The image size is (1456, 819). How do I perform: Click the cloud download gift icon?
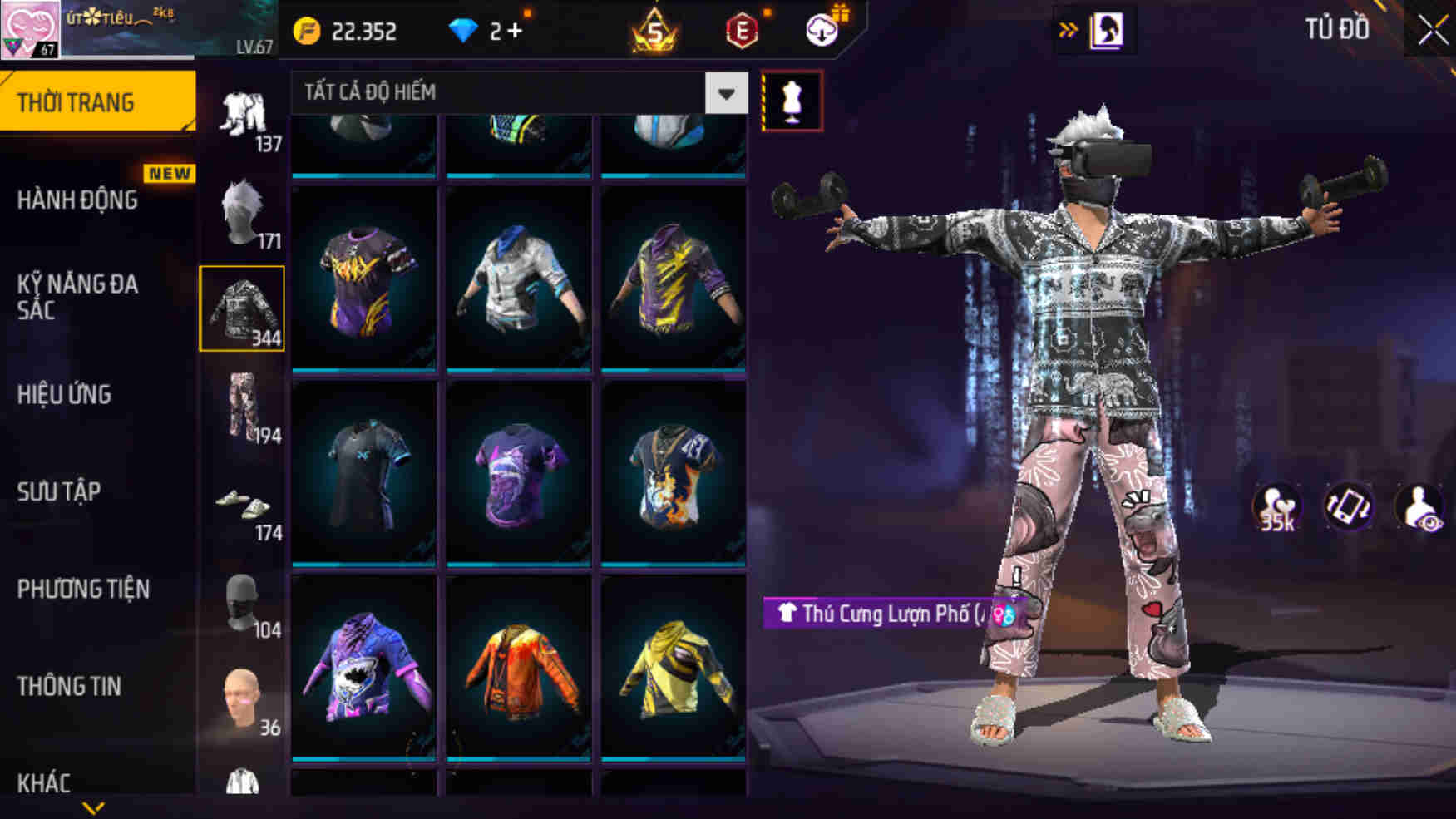(822, 28)
